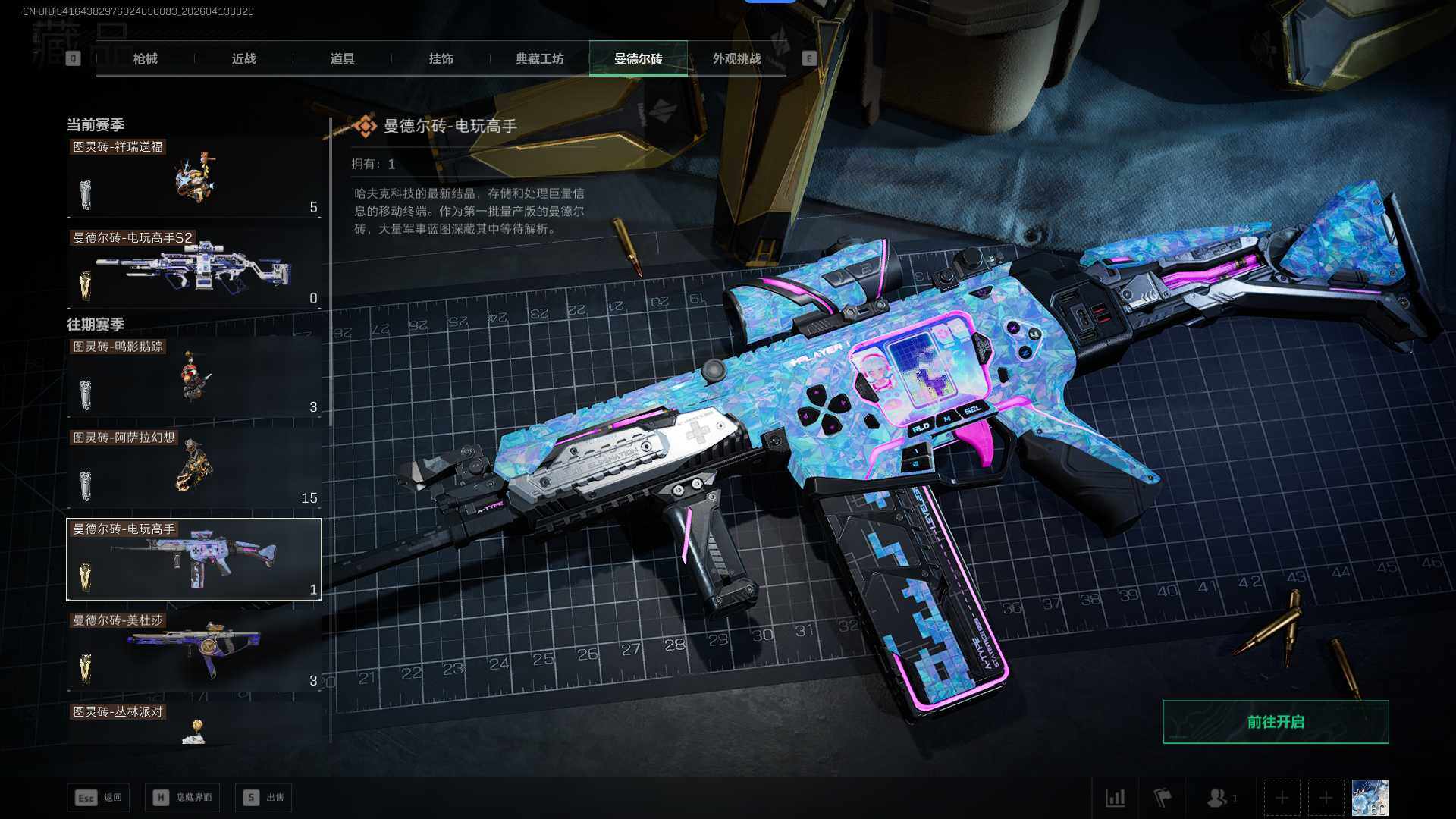This screenshot has width=1456, height=819.
Task: Pick the 图灵砖-阿萨拉幻想 entry
Action: coord(194,469)
